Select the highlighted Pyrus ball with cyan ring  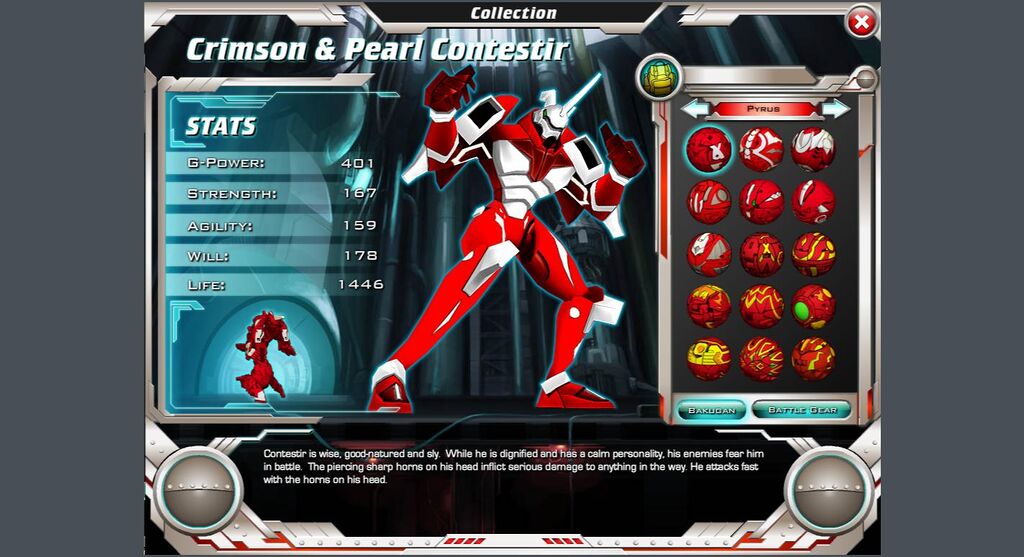pos(710,150)
